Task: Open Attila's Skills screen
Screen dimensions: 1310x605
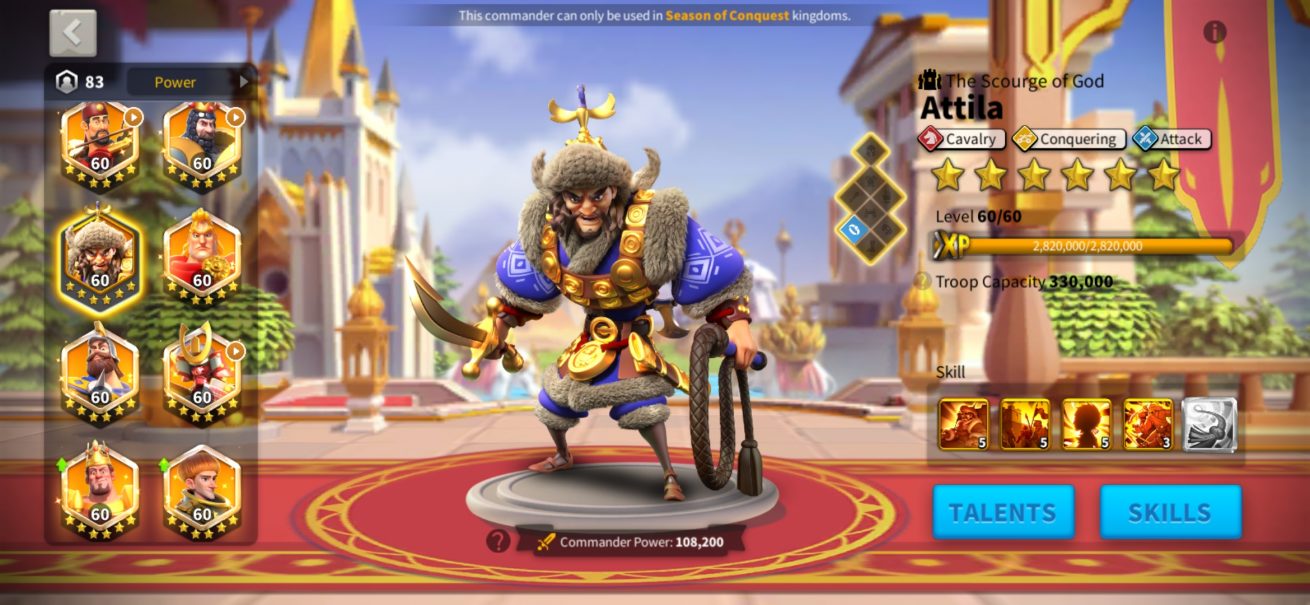Action: point(1170,513)
